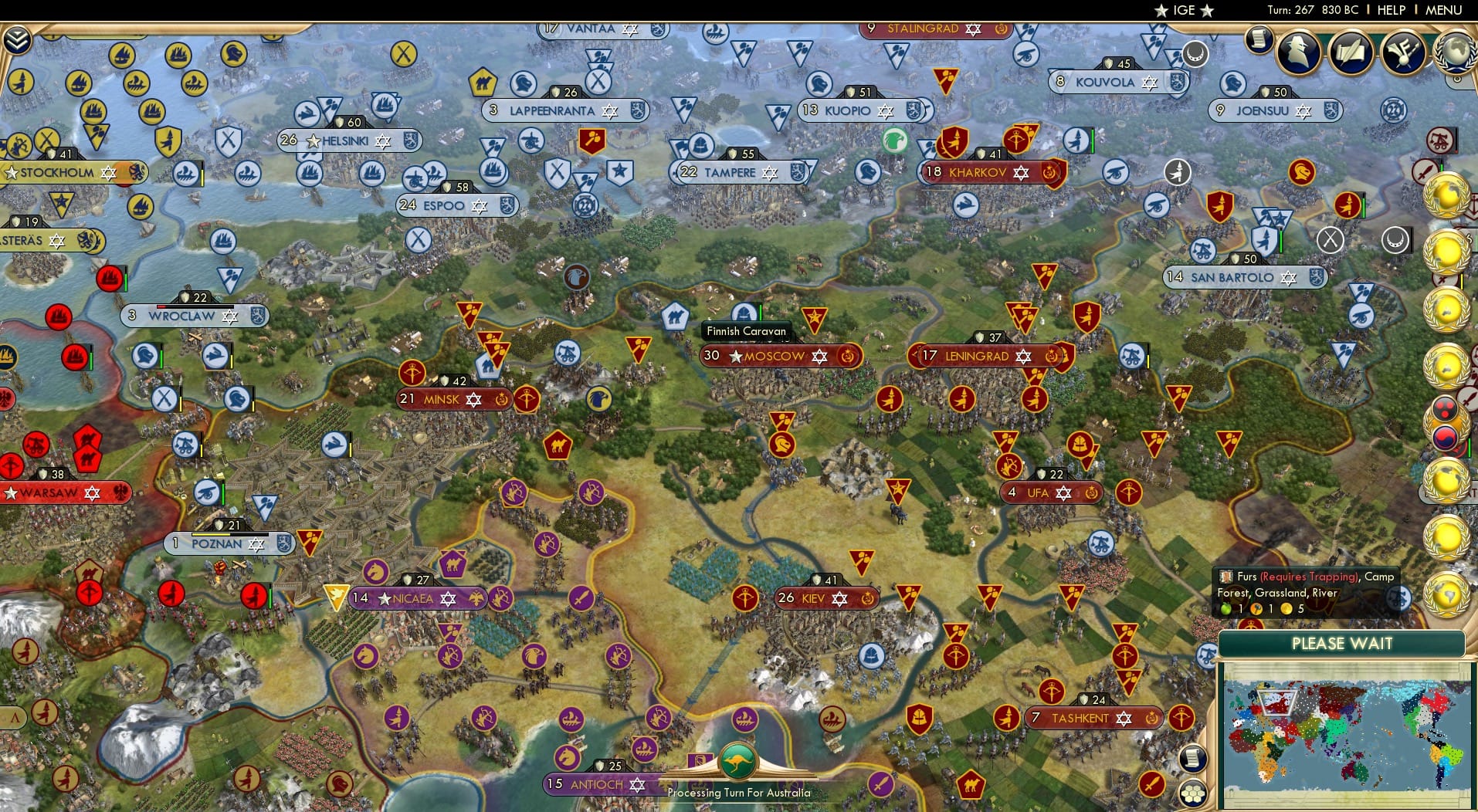
Task: Click the PLEASE WAIT progress panel
Action: point(1343,643)
